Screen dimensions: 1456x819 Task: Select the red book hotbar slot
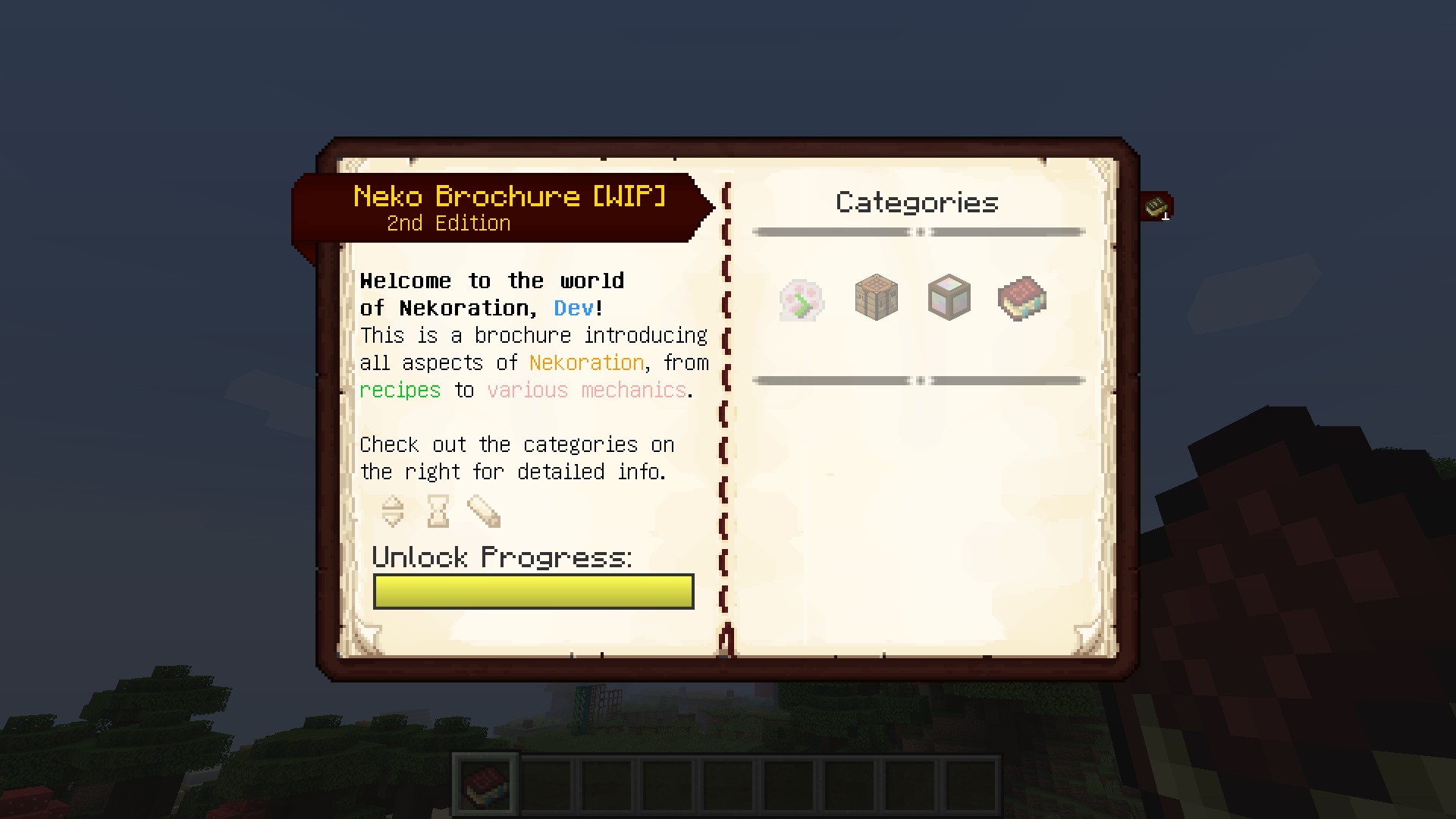click(485, 783)
